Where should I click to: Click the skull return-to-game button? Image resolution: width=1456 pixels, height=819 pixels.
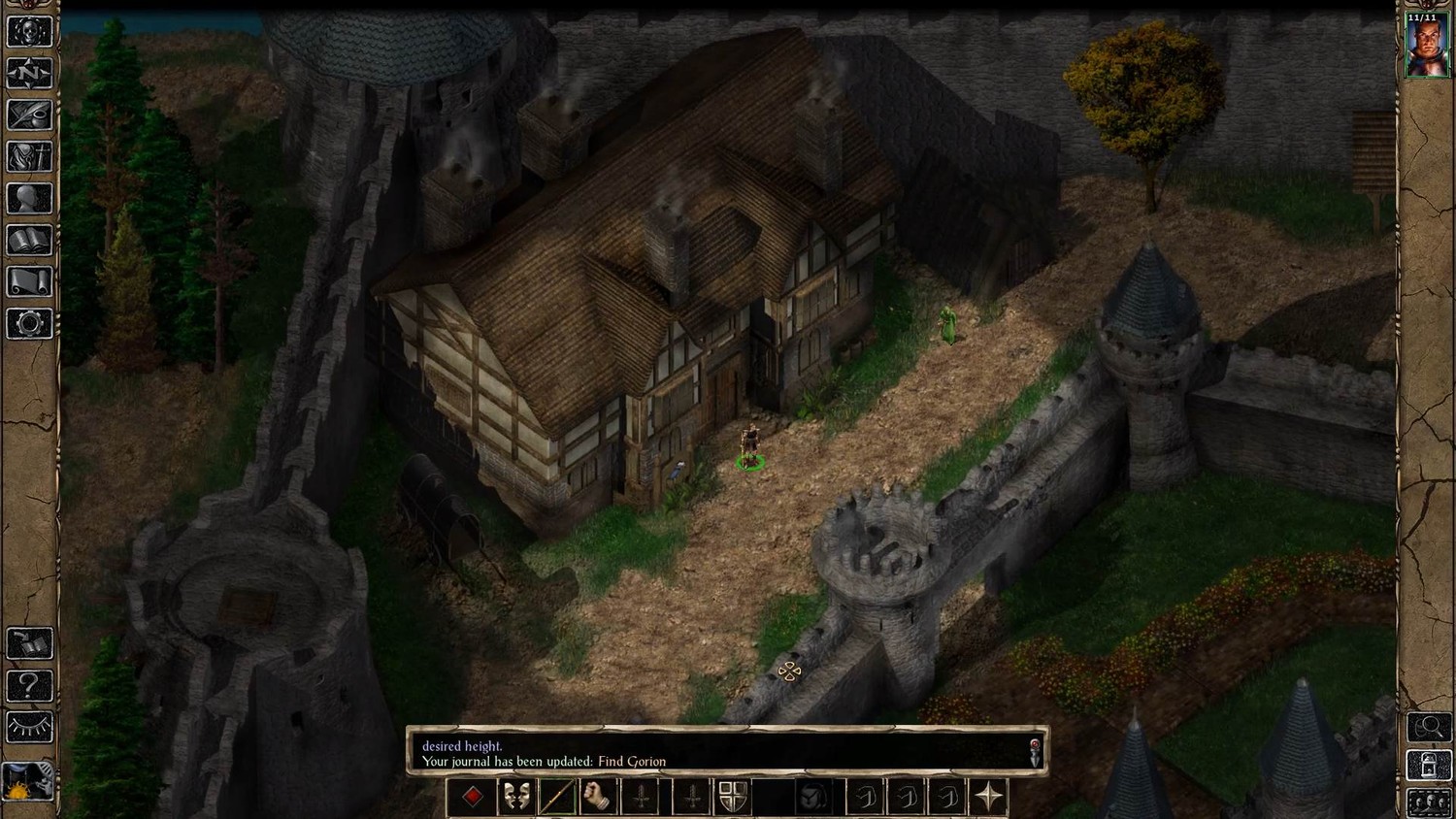point(29,31)
